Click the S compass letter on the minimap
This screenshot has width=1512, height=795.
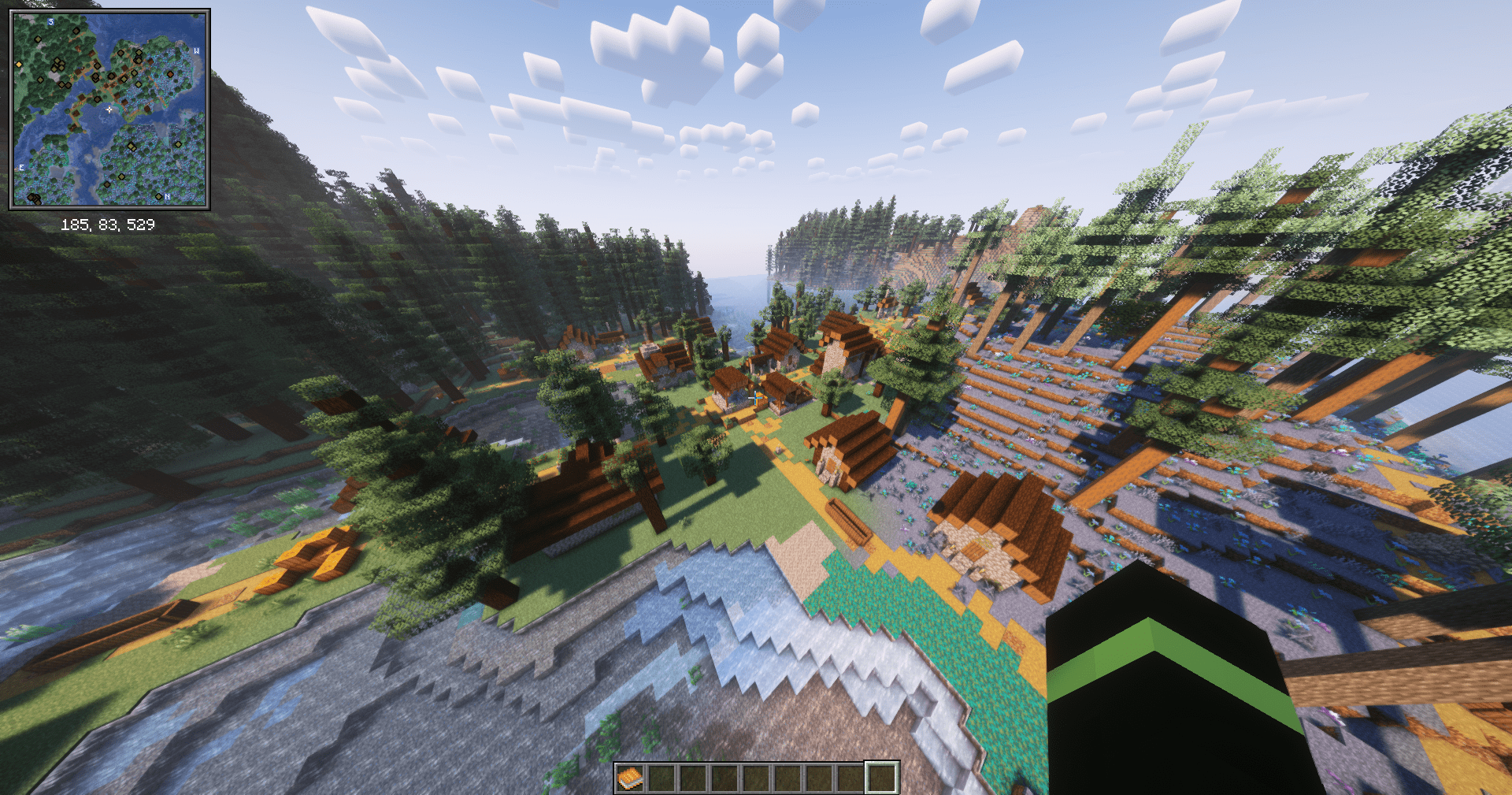click(50, 22)
